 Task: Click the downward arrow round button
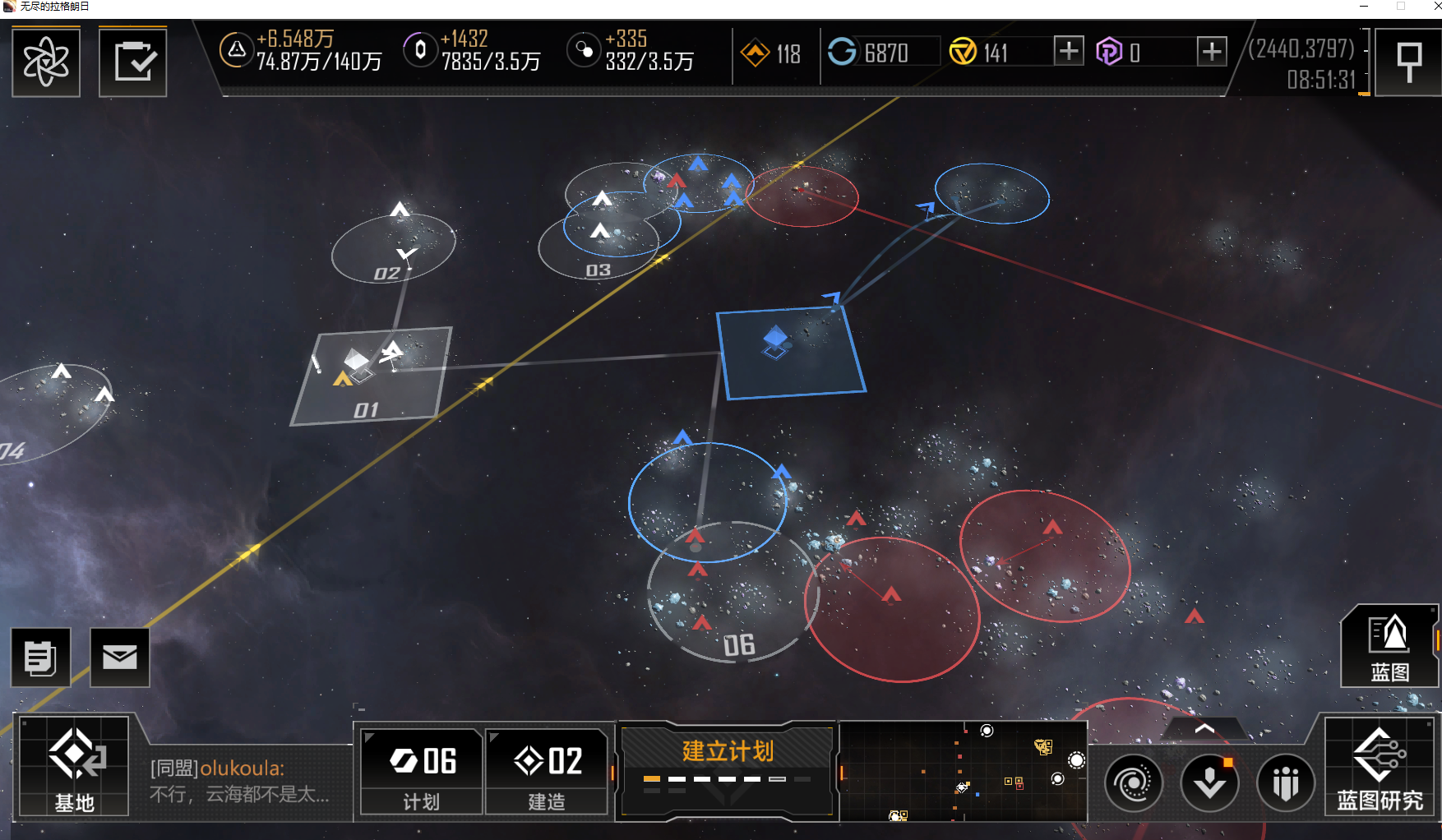pyautogui.click(x=1209, y=783)
